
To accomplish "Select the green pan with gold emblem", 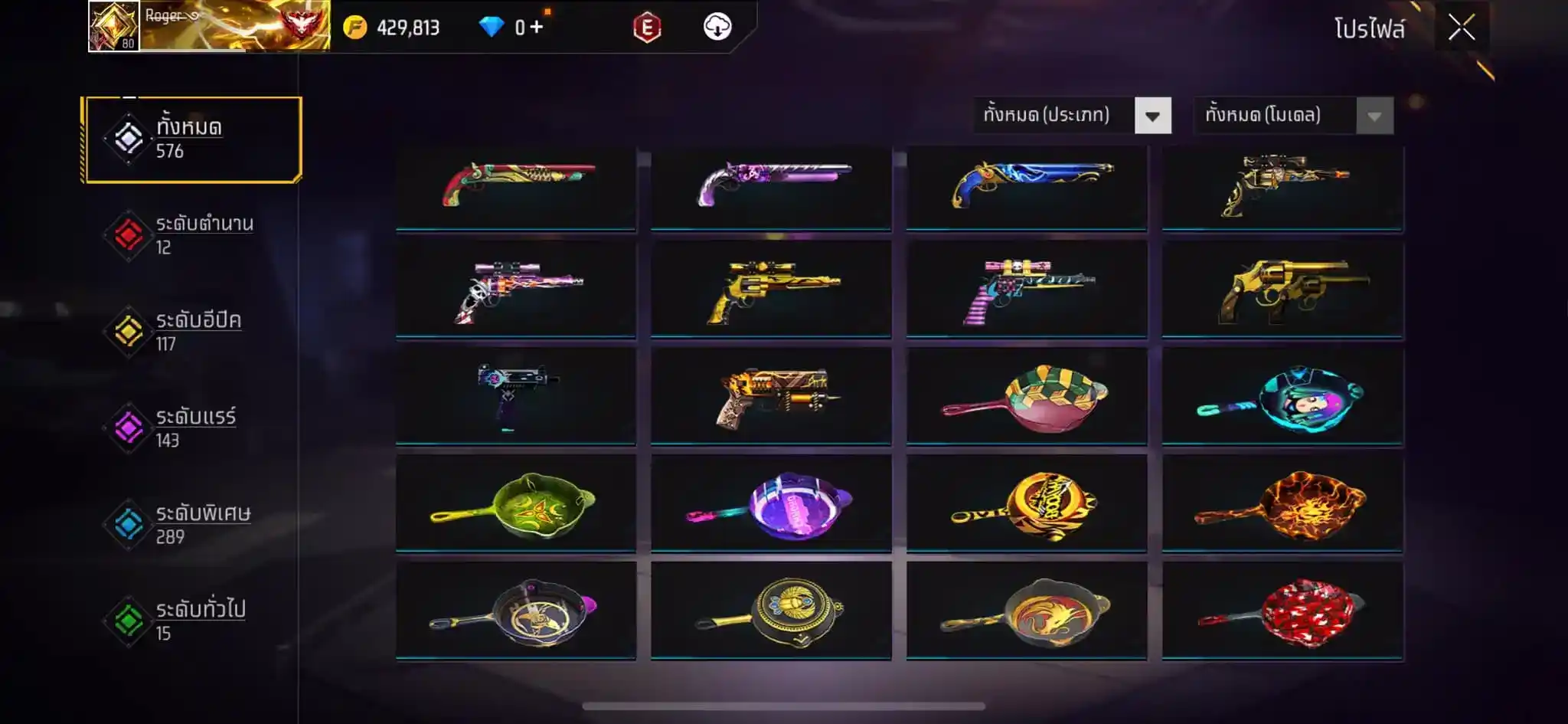I will coord(516,504).
